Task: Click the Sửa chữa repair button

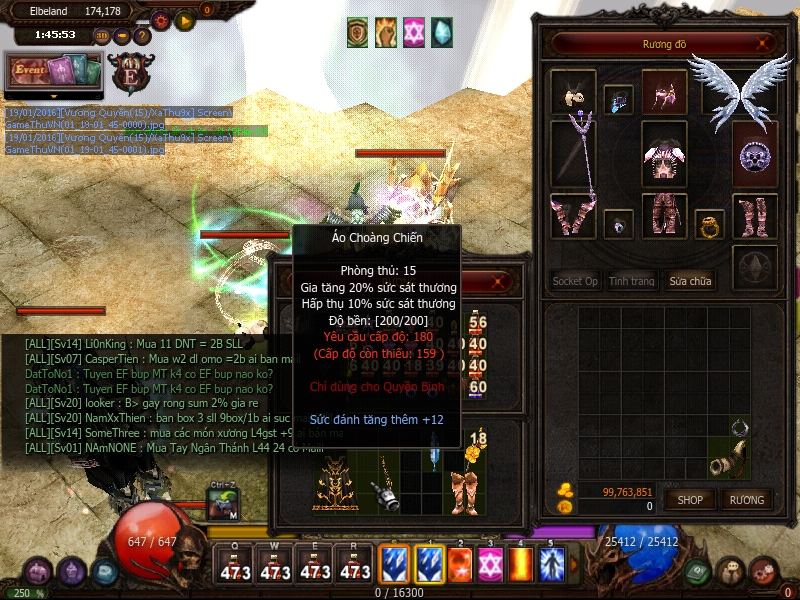Action: pos(691,281)
